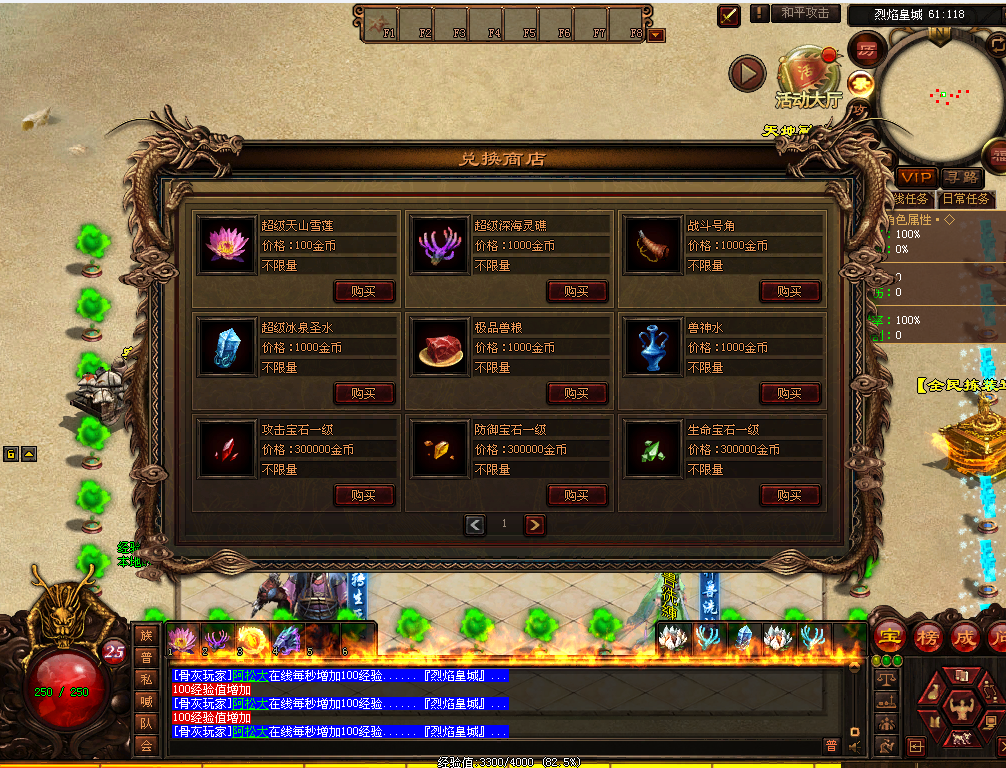Screen dimensions: 1006x768
Task: Open the 宝 treasure shop button
Action: pos(889,637)
